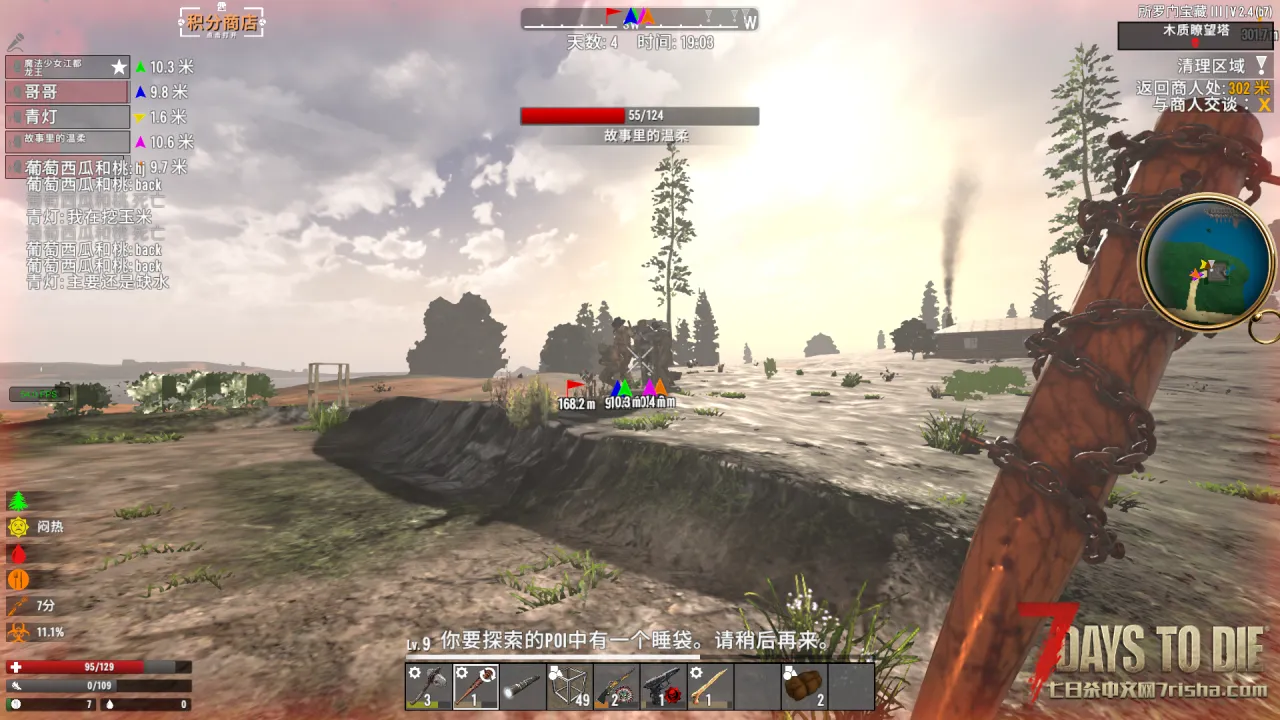Select the brown bedroll stack slot
Image resolution: width=1280 pixels, height=720 pixels.
805,686
